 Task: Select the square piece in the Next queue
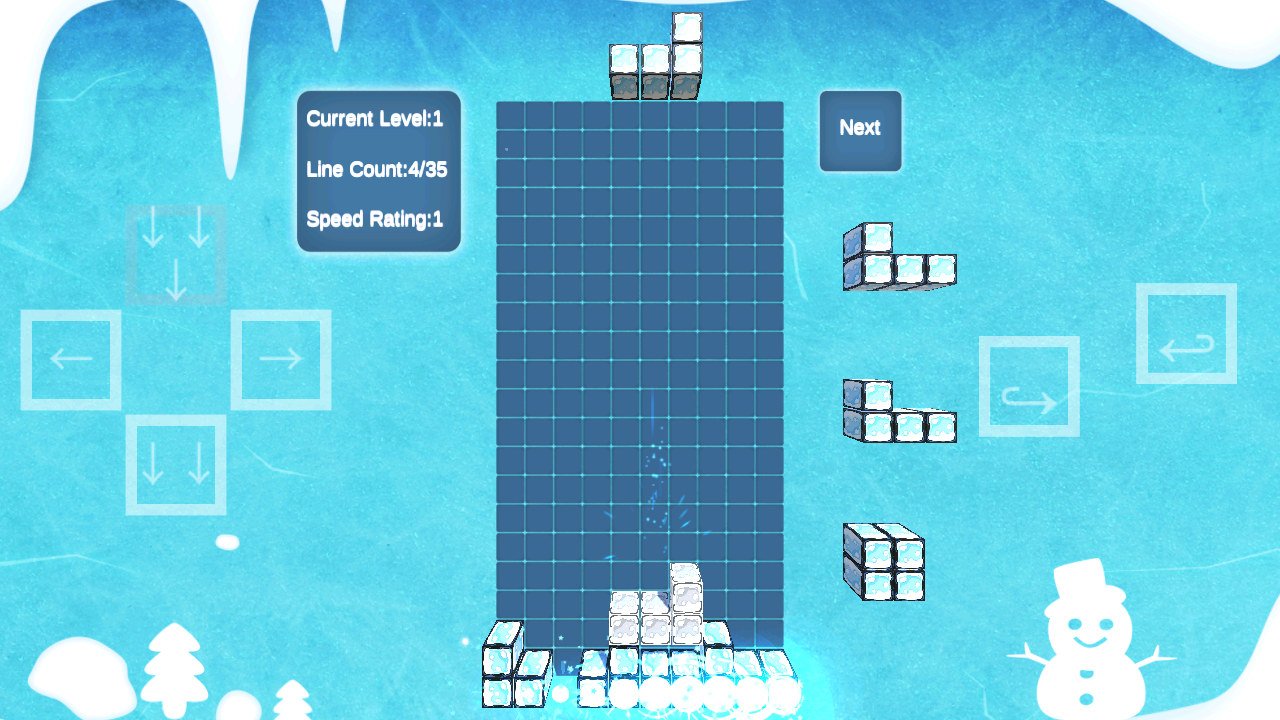883,558
